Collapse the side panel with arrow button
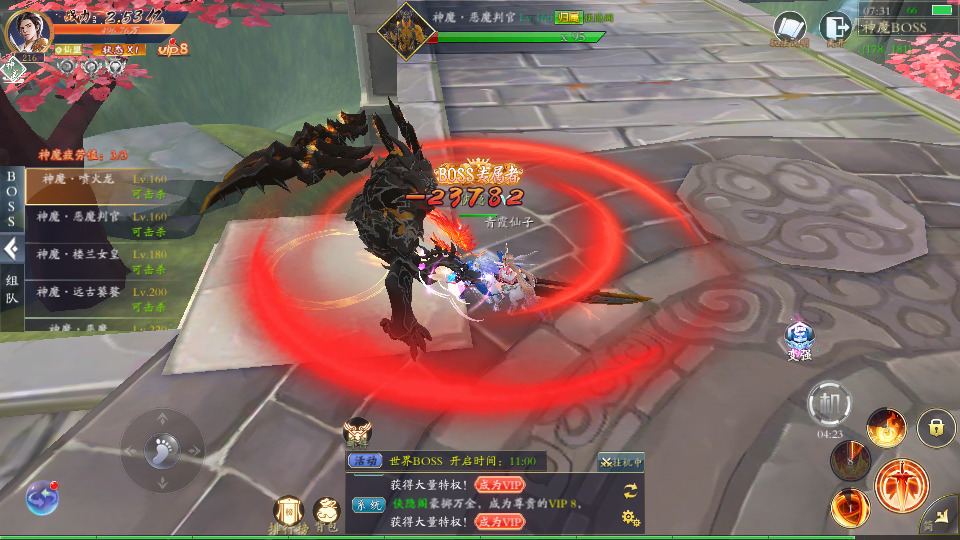The width and height of the screenshot is (960, 540). (12, 248)
